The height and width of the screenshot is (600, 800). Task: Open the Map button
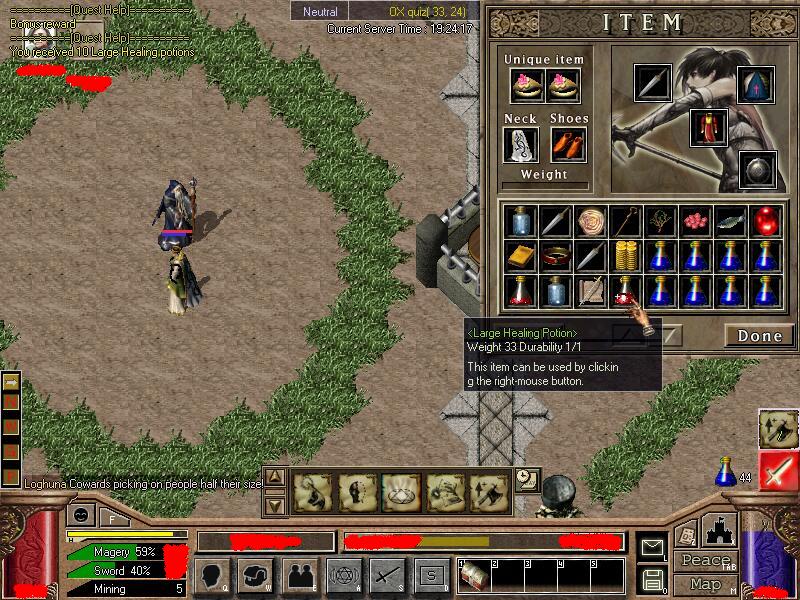point(704,584)
